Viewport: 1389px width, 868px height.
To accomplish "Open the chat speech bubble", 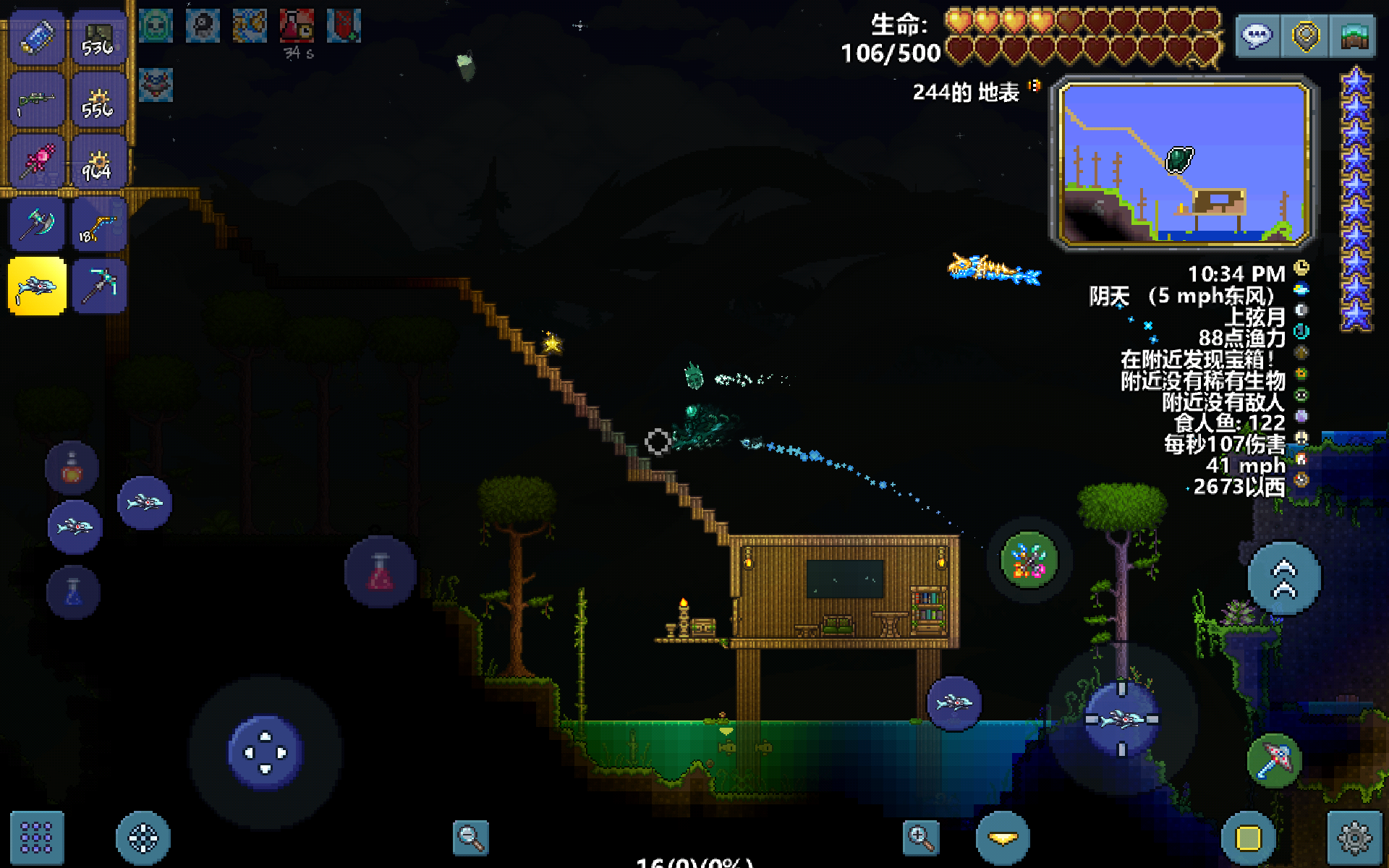I will click(1257, 36).
